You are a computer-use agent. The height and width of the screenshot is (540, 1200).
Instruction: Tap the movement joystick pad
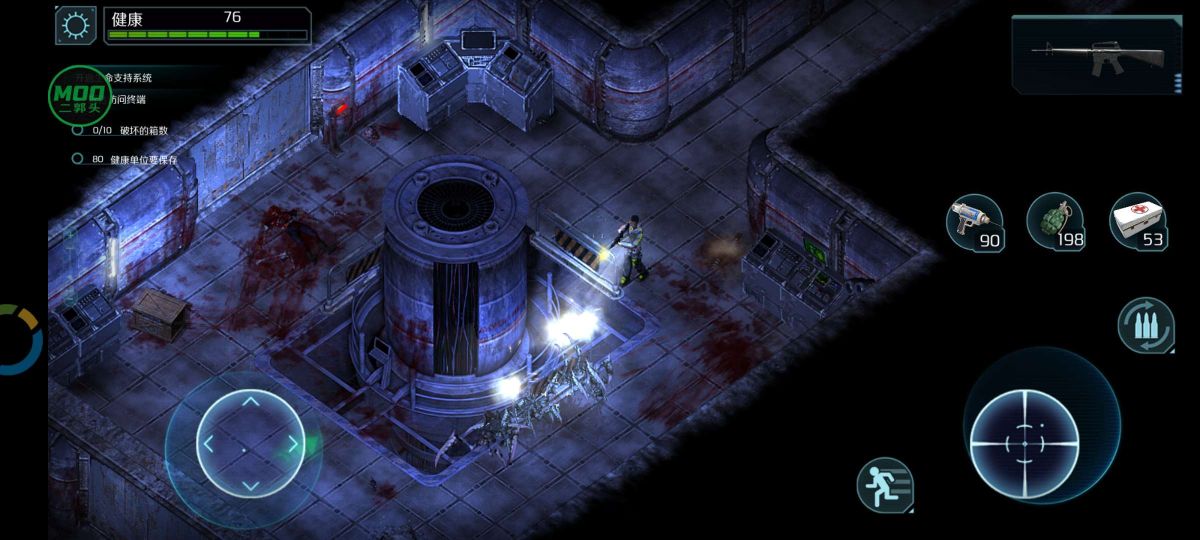pyautogui.click(x=250, y=443)
